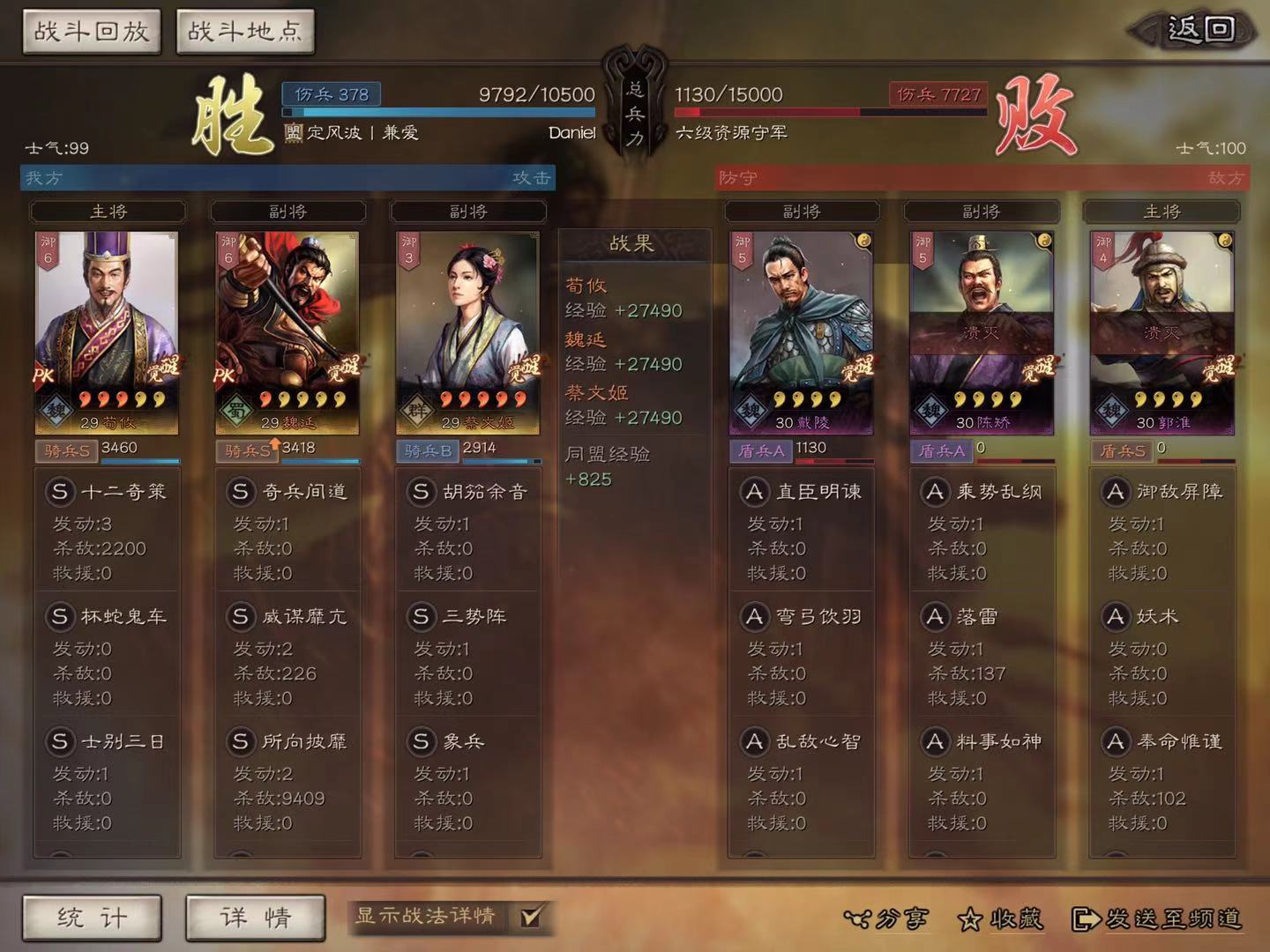
Task: Click the yin-yang icon on 陈矫's card corner
Action: (1043, 238)
